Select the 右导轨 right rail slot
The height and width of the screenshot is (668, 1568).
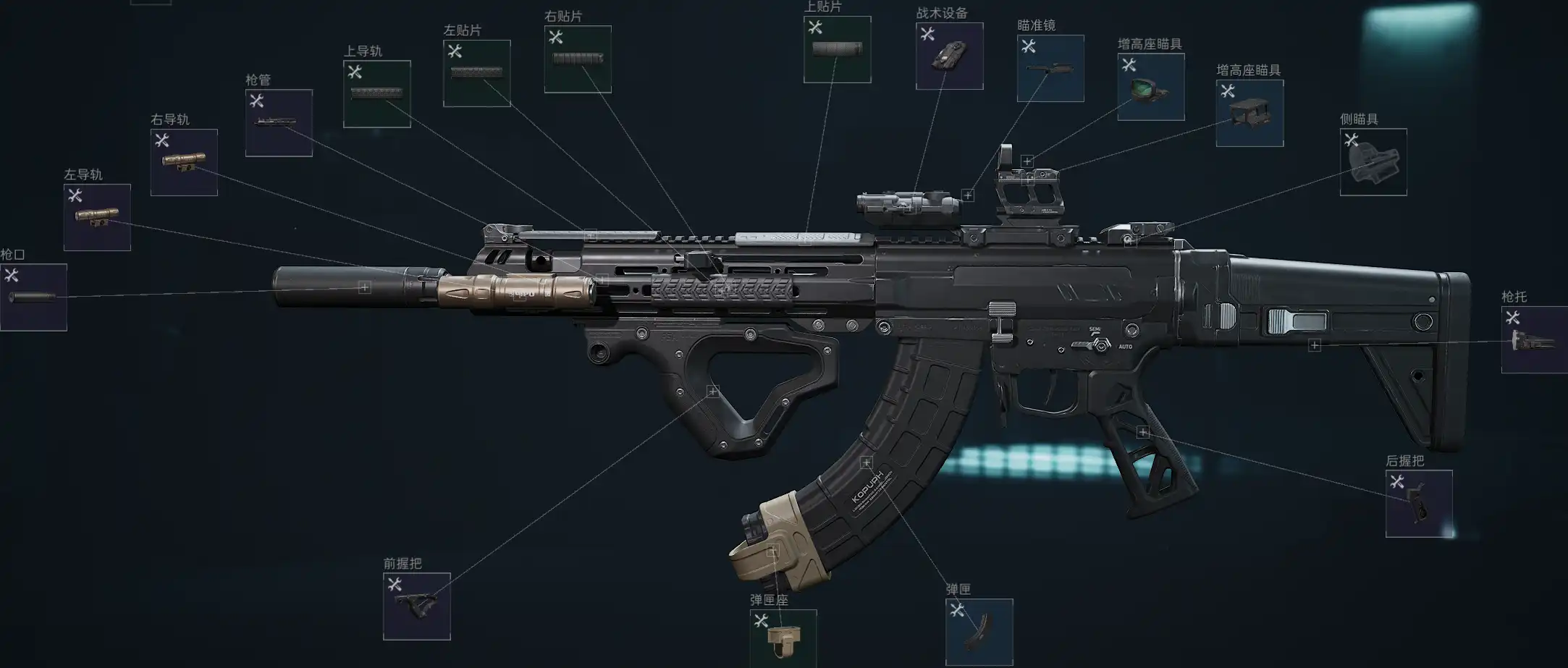point(184,162)
